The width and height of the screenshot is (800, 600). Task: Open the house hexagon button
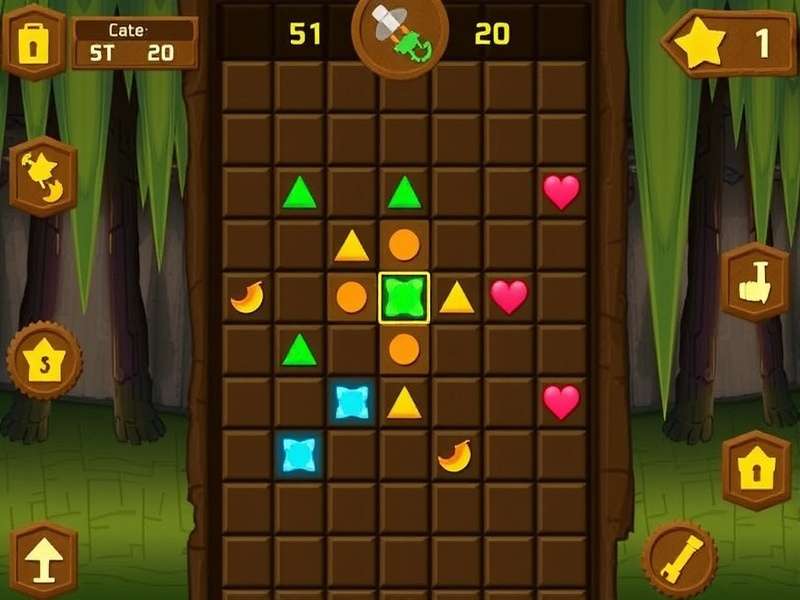pyautogui.click(x=755, y=470)
